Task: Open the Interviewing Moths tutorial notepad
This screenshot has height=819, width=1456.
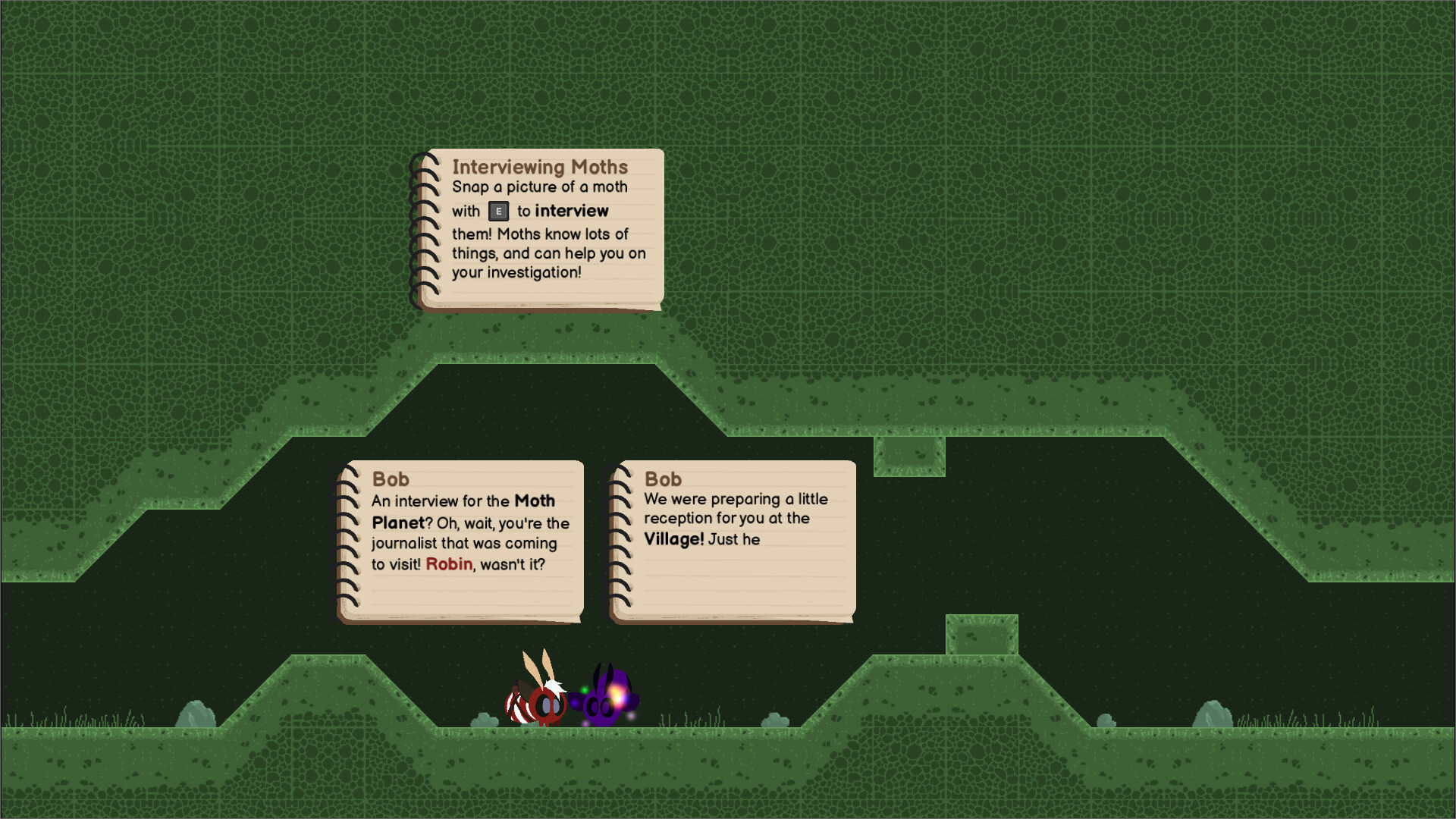Action: tap(538, 227)
